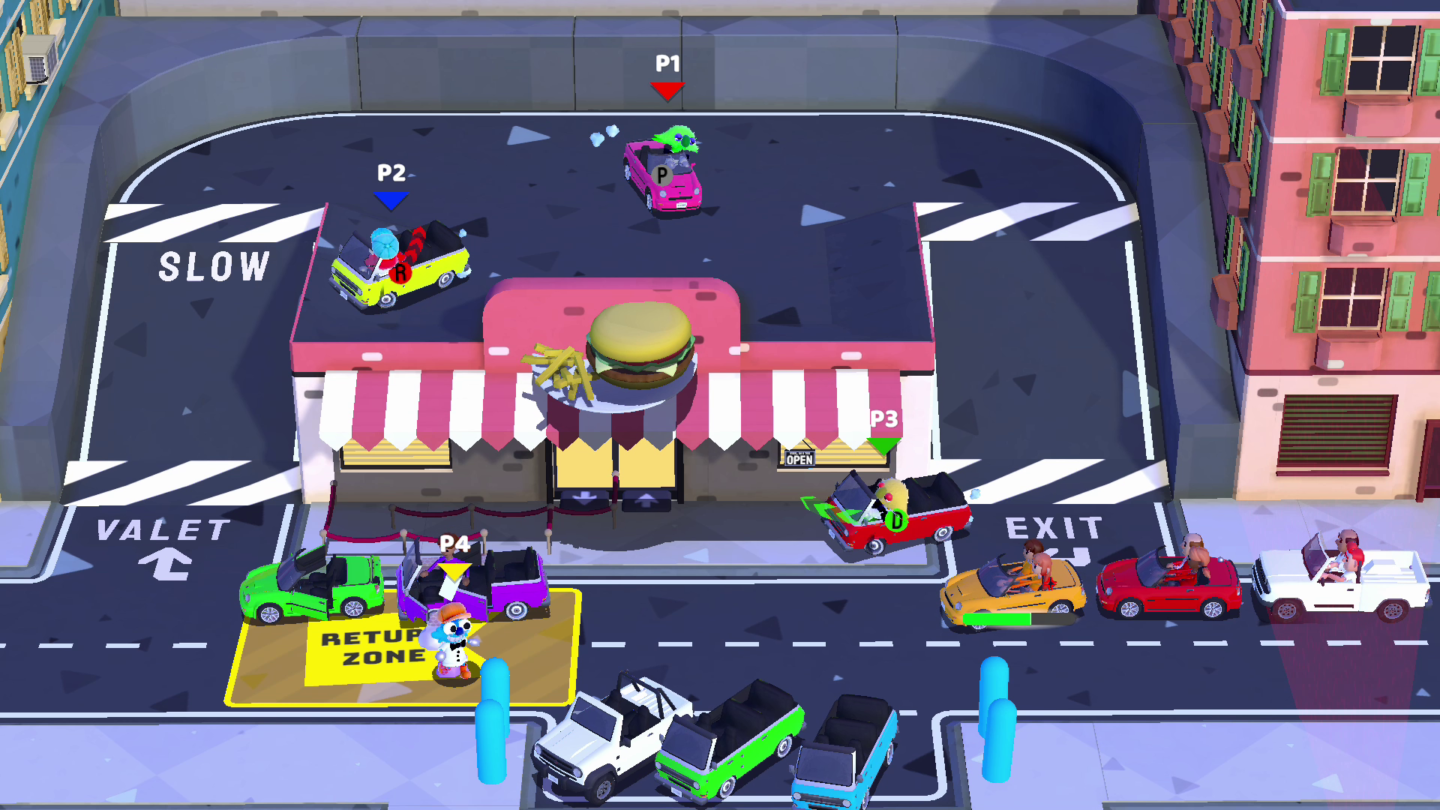Click the SLOW road marking text

tap(213, 267)
